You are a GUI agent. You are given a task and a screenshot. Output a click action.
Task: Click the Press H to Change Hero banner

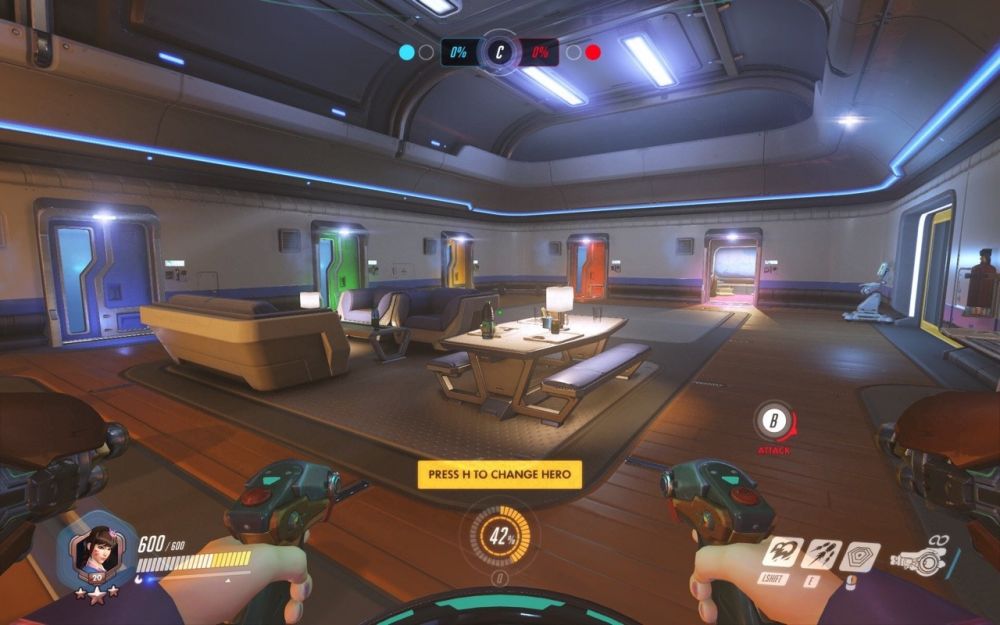click(499, 474)
